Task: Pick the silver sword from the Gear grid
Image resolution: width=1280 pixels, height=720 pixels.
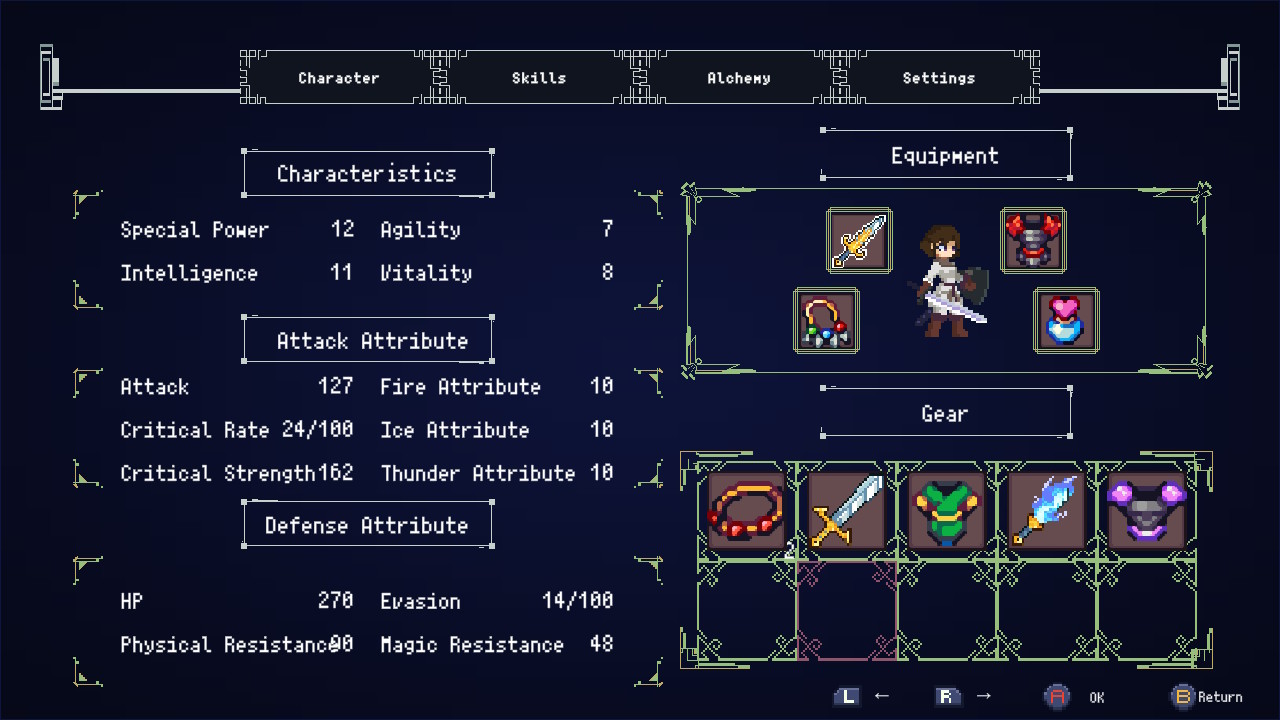Action: click(846, 510)
